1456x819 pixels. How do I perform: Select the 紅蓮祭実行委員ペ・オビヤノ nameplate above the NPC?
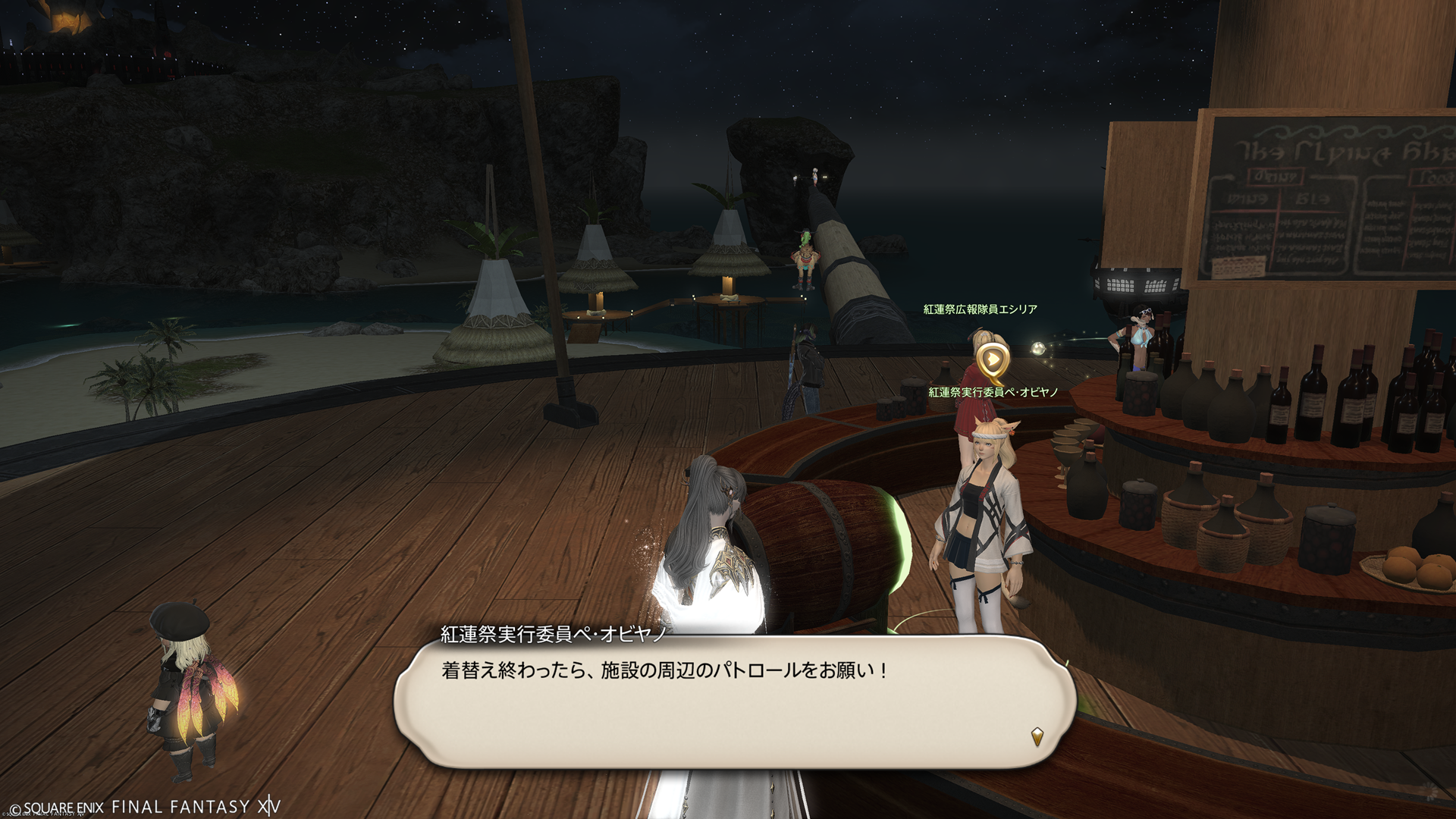click(993, 392)
